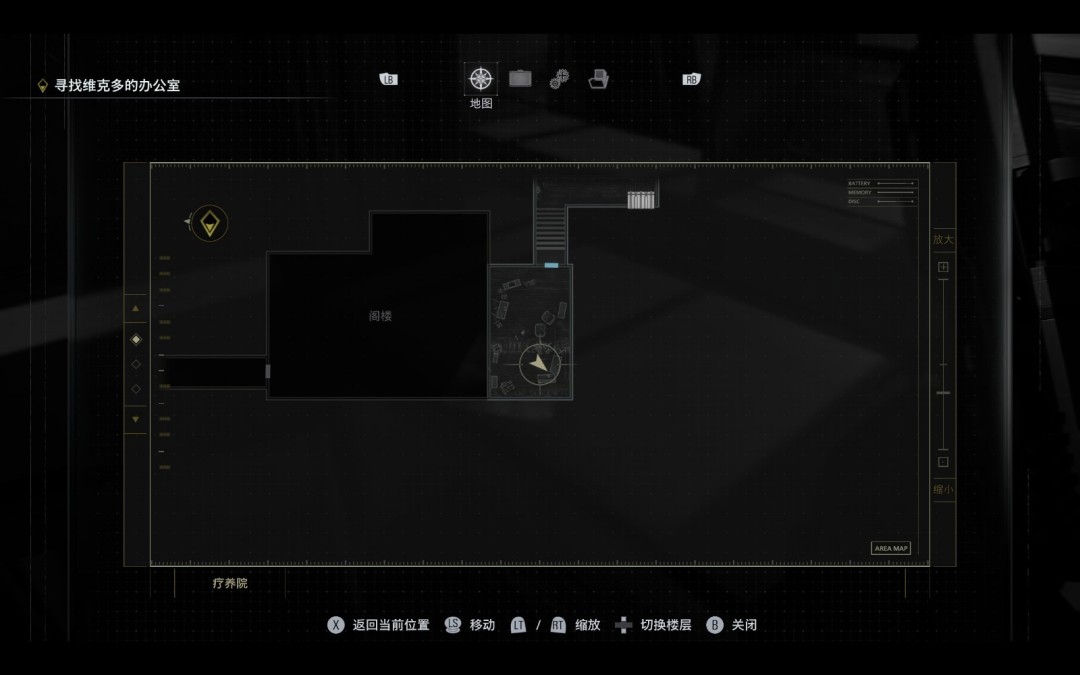Open the AREA MAP view
The height and width of the screenshot is (675, 1080).
[x=890, y=548]
